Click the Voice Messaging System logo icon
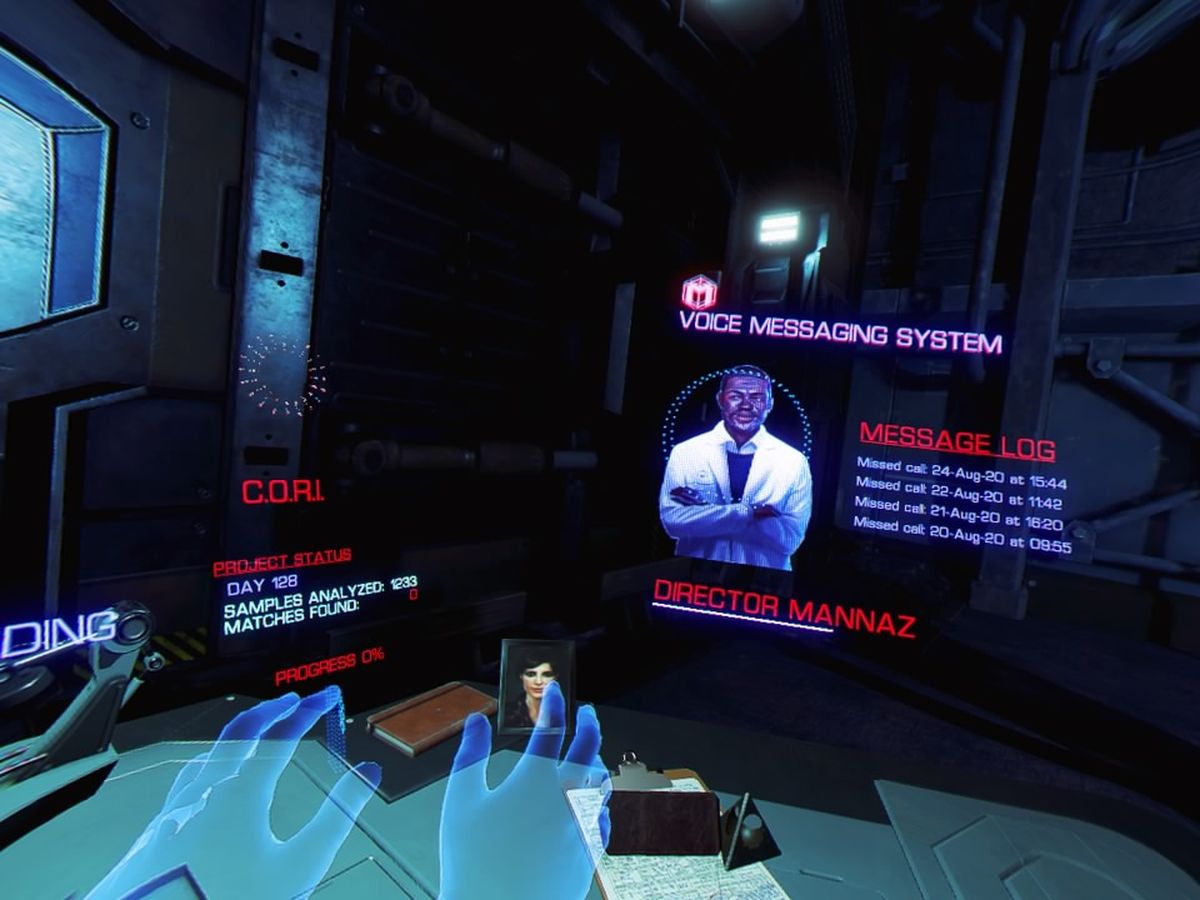1200x900 pixels. 700,291
